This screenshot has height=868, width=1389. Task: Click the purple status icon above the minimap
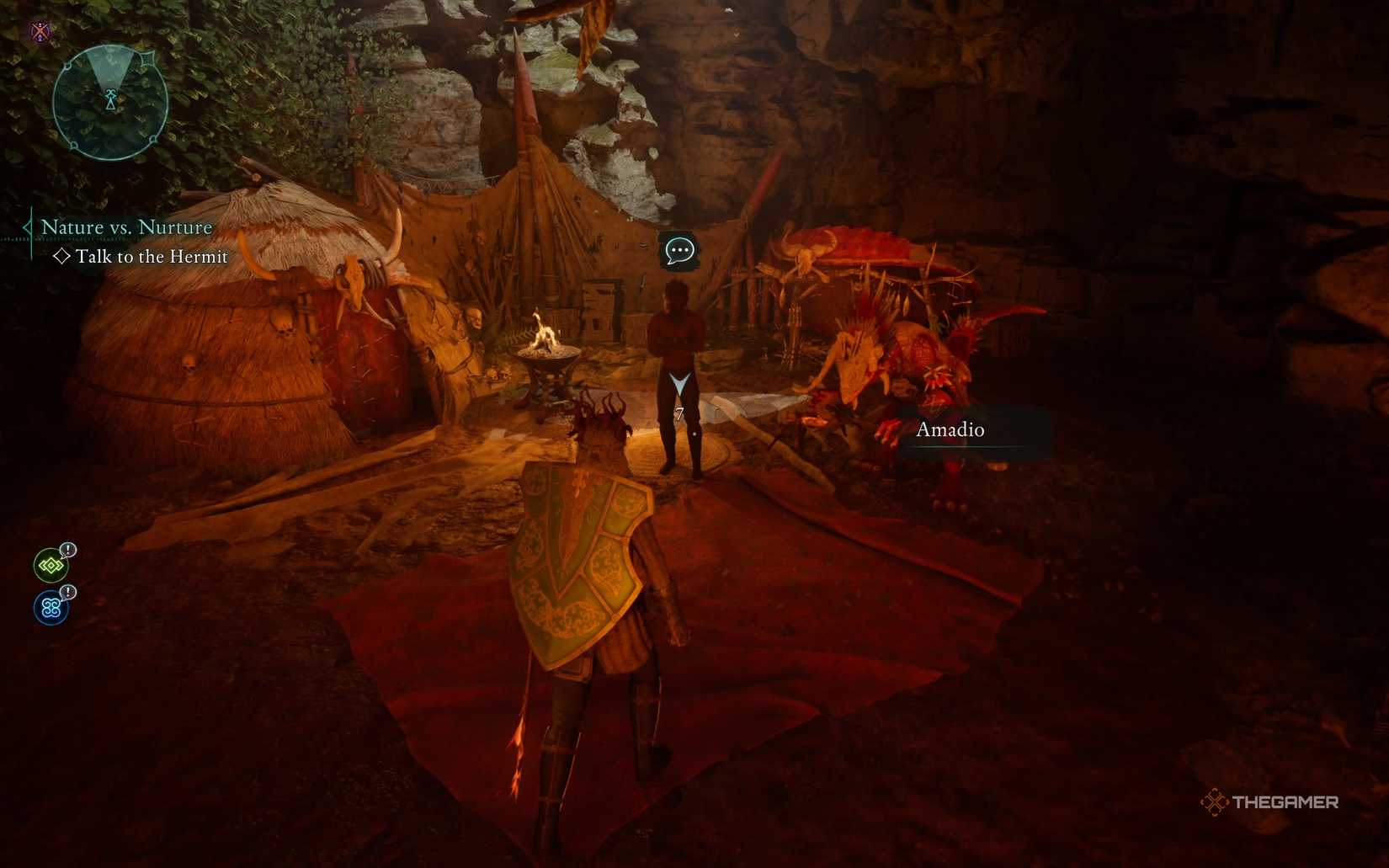pyautogui.click(x=40, y=33)
